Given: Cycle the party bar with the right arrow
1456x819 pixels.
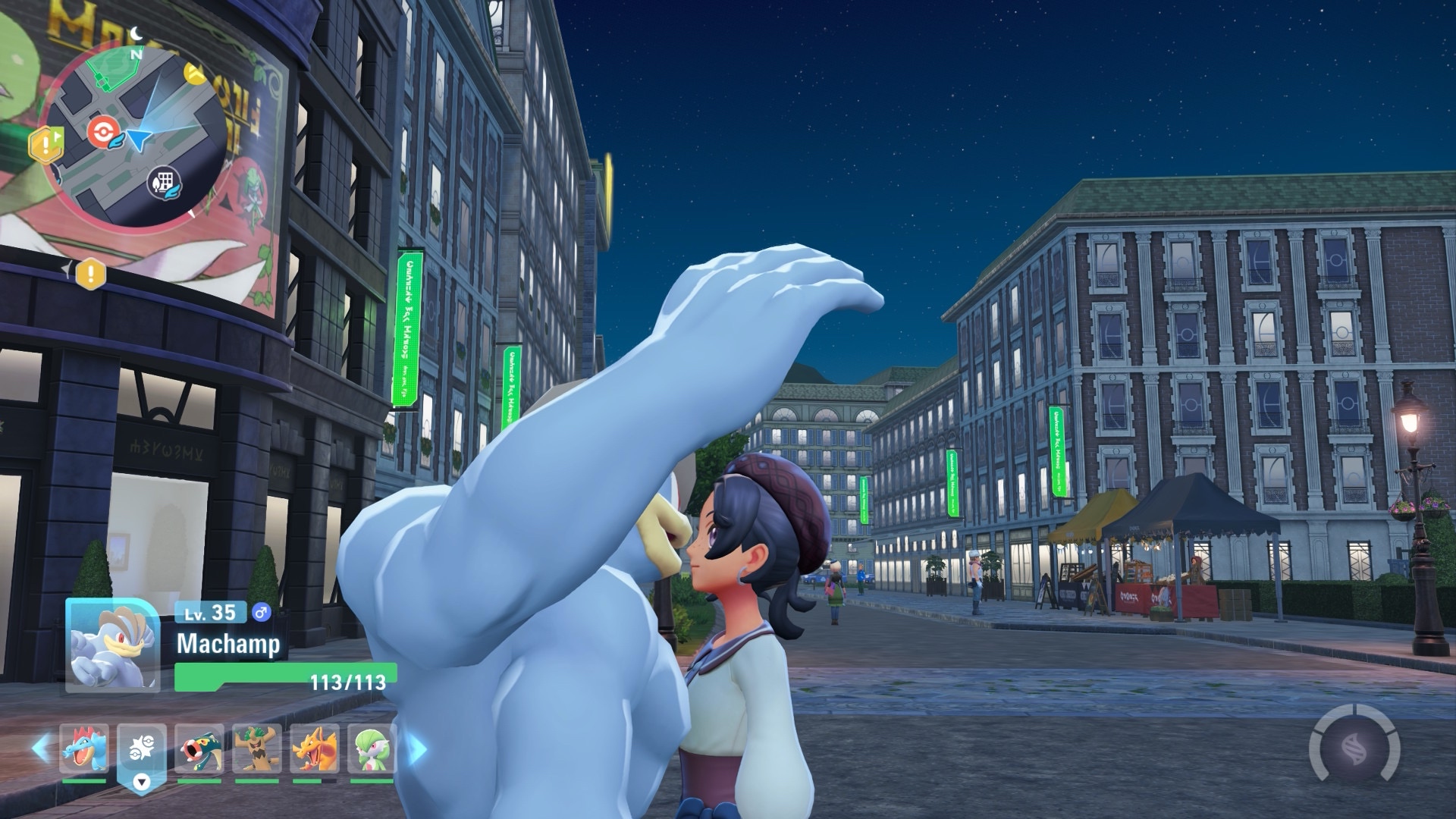Looking at the screenshot, I should (x=417, y=748).
